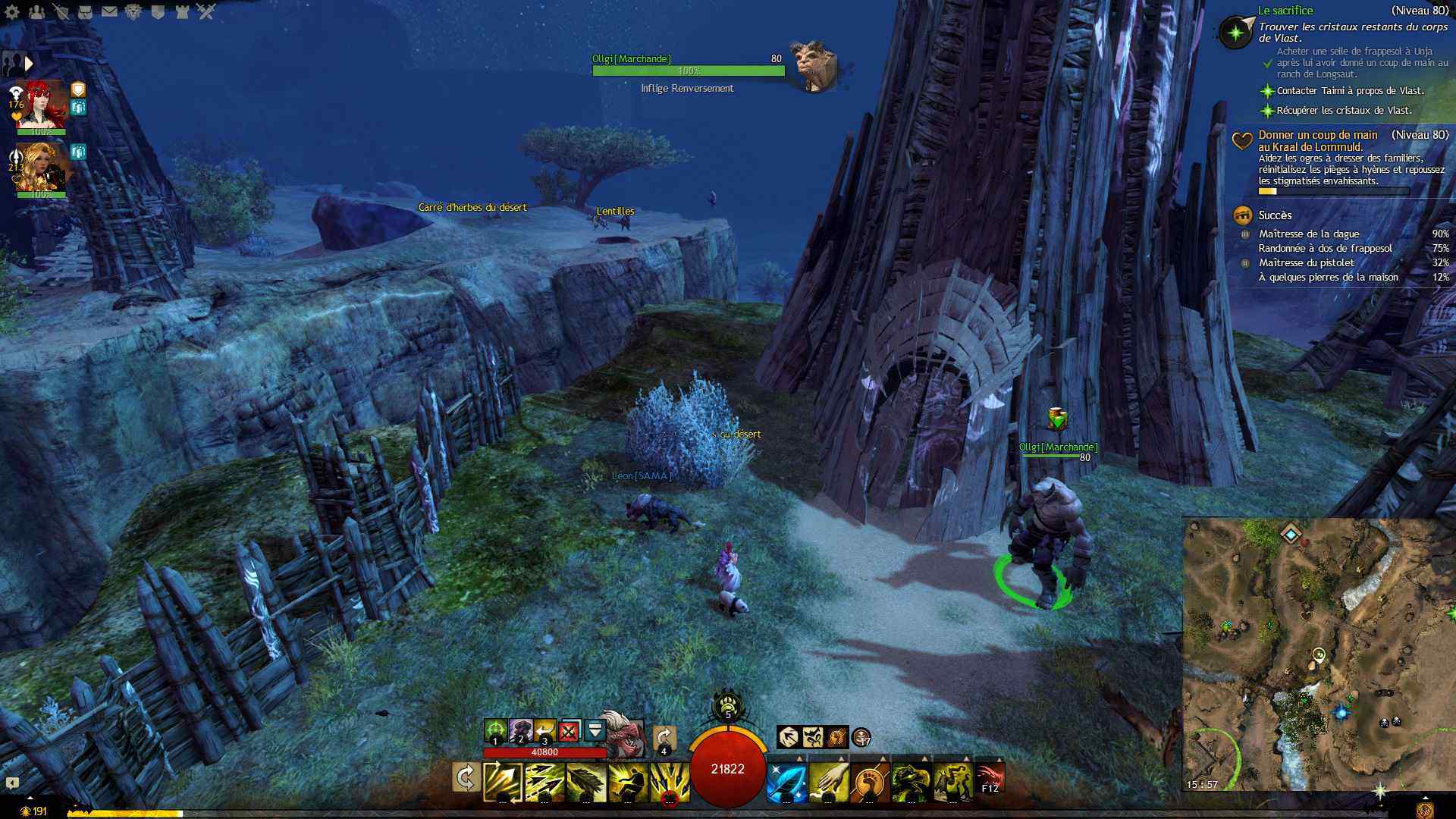Viewport: 1456px width, 819px height.
Task: Open the contacts panel with people silhouettes
Action: click(x=36, y=12)
